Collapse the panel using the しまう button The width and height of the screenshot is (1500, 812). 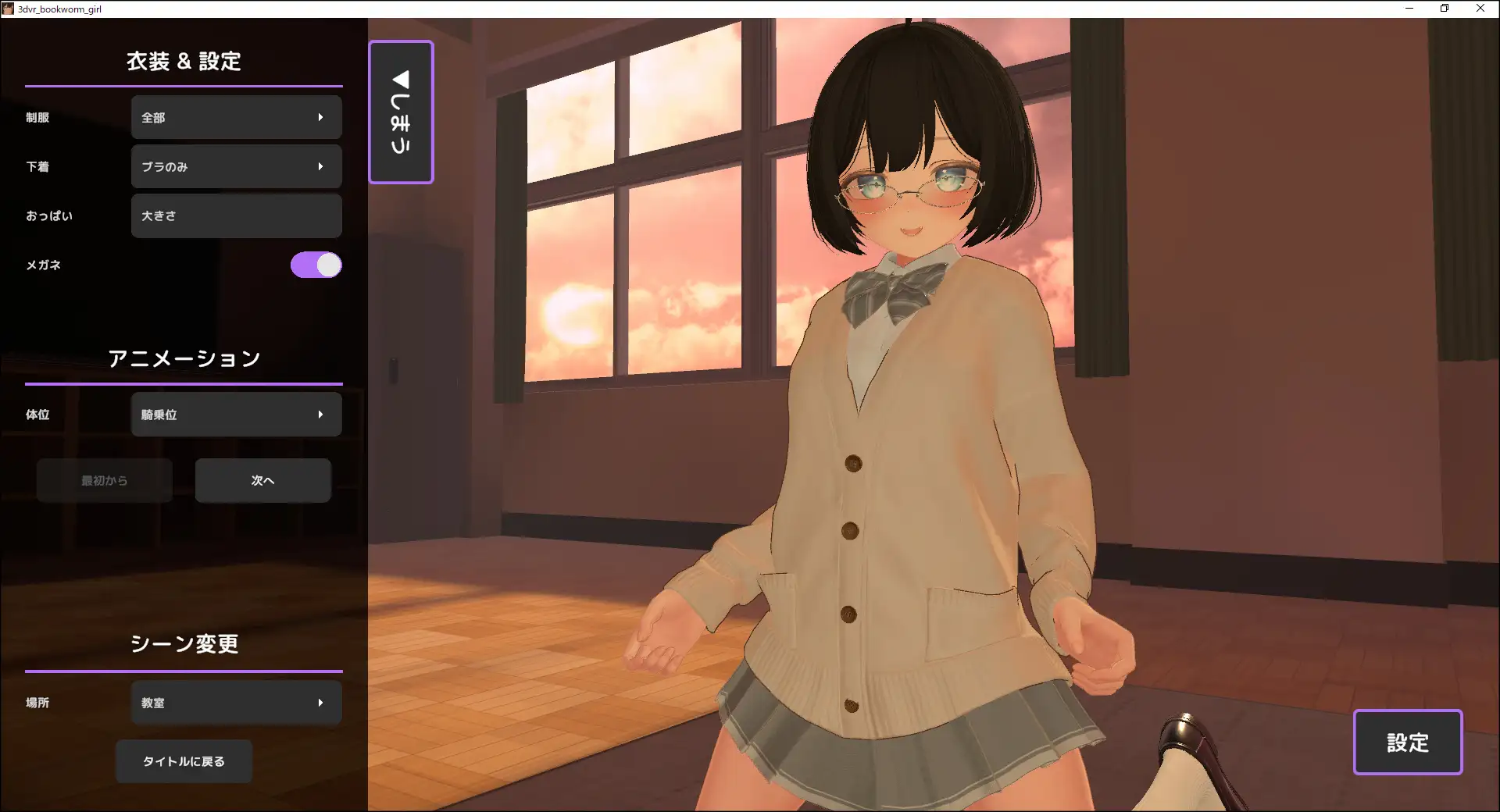400,112
